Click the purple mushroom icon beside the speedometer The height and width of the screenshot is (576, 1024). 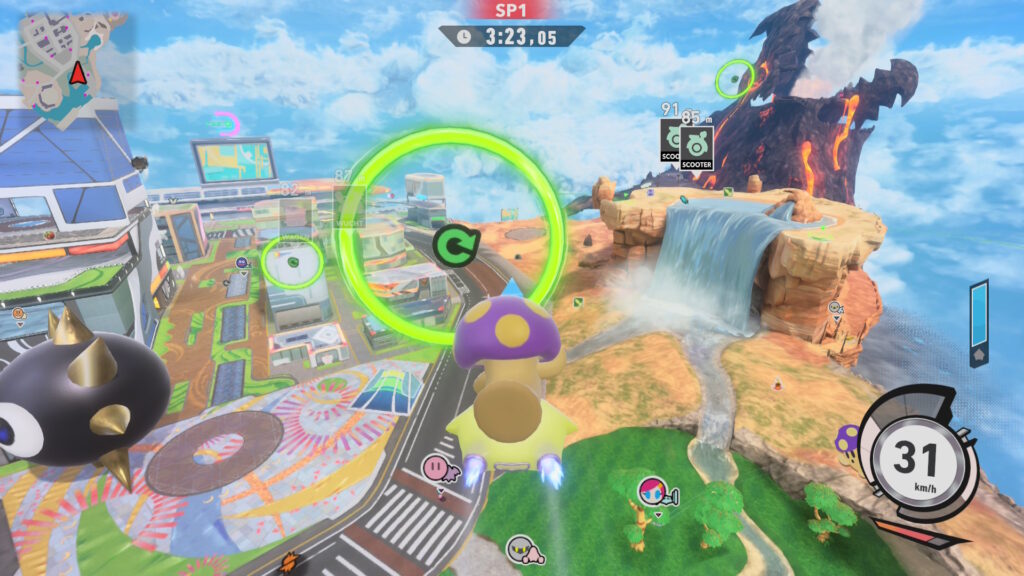[848, 438]
